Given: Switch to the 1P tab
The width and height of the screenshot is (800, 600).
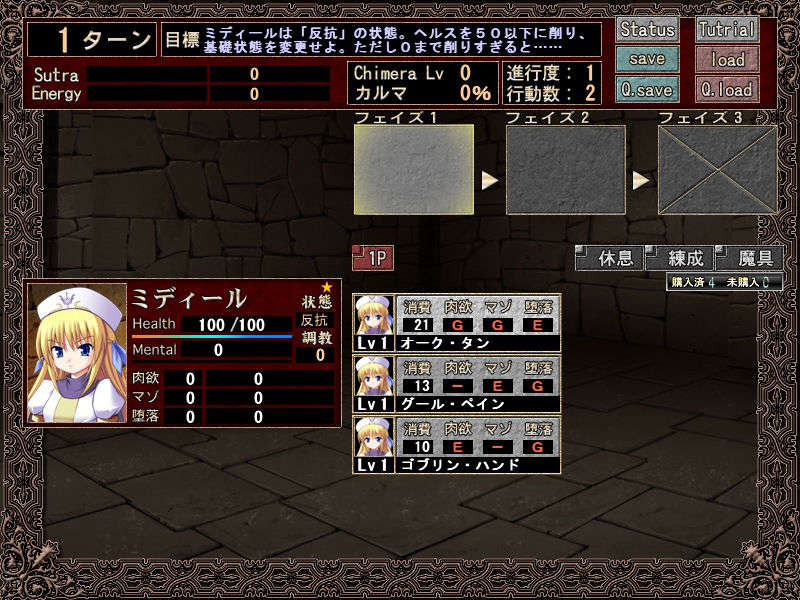Looking at the screenshot, I should tap(373, 258).
